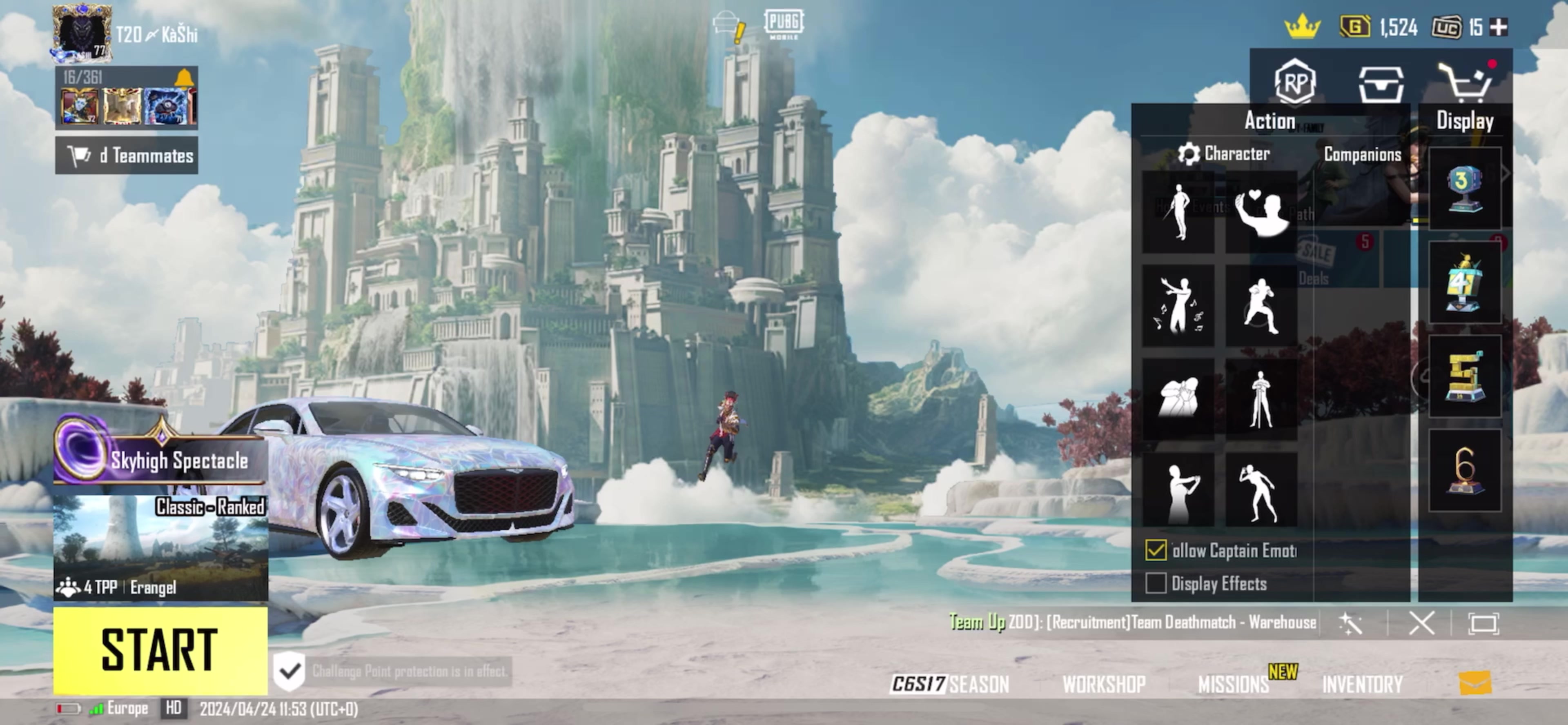Toggle the Follow Captain Emote checkbox
The width and height of the screenshot is (1568, 725).
[x=1155, y=550]
